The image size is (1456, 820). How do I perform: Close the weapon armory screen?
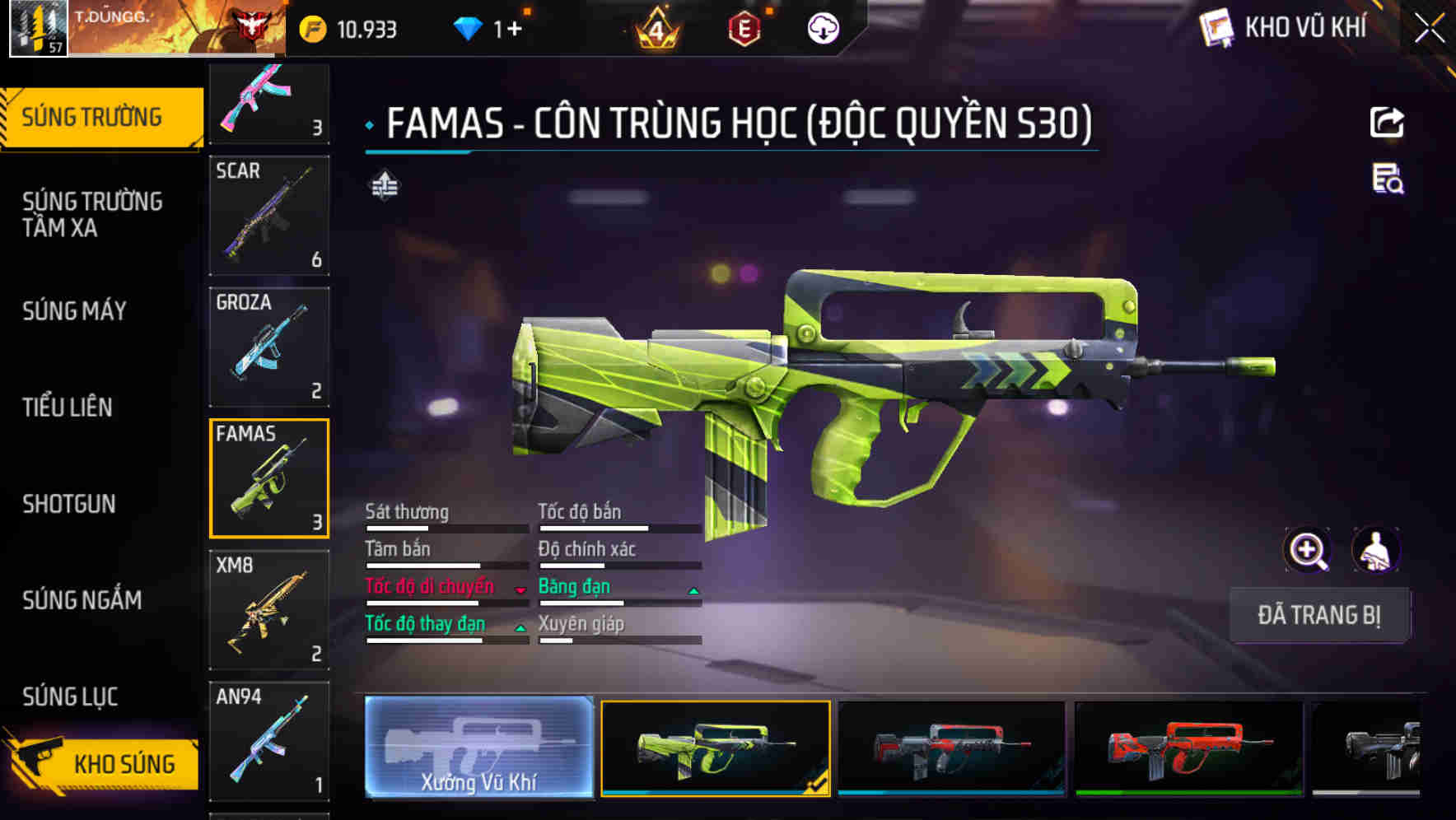(1430, 29)
